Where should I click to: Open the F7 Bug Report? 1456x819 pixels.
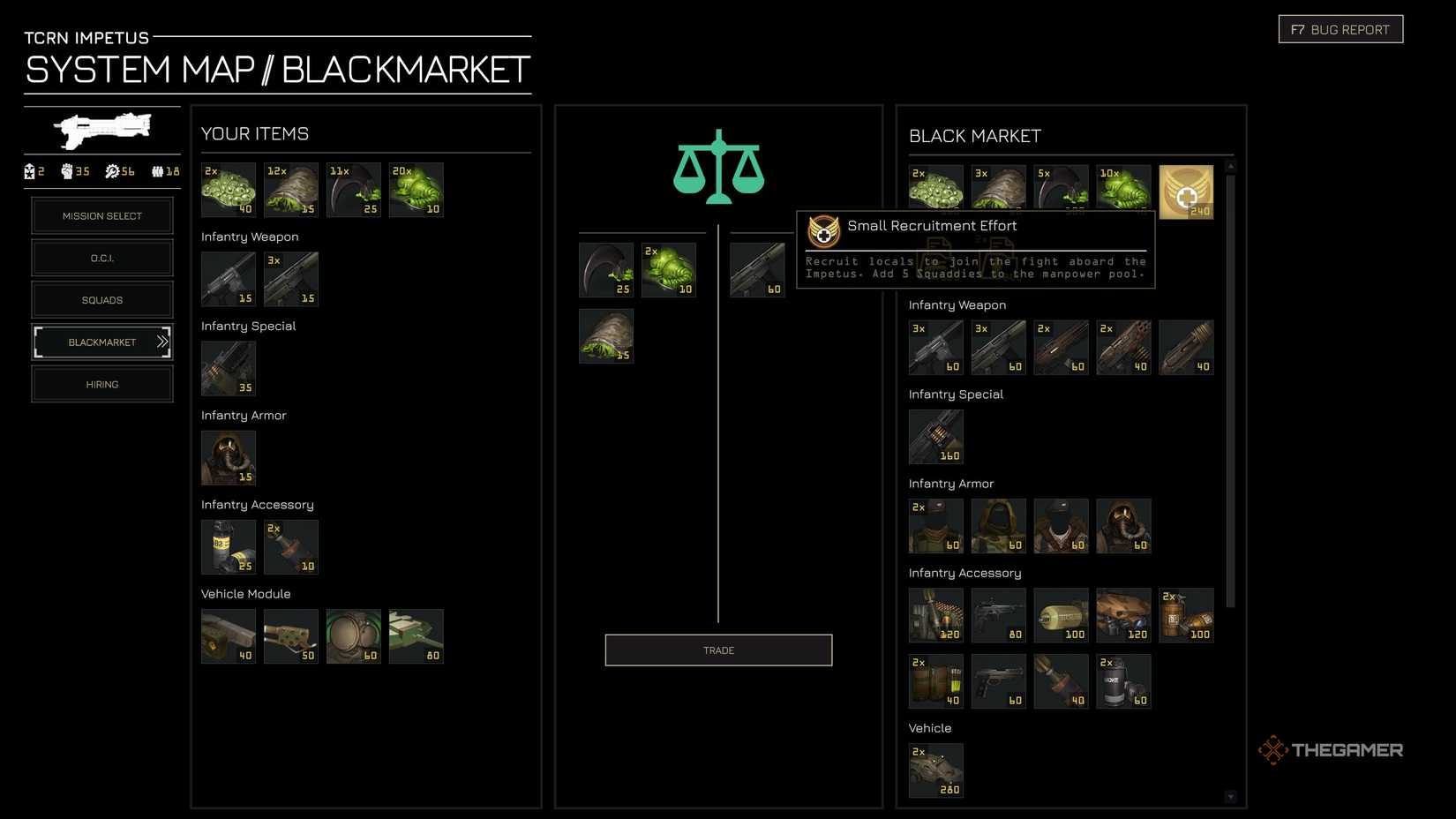[1340, 28]
